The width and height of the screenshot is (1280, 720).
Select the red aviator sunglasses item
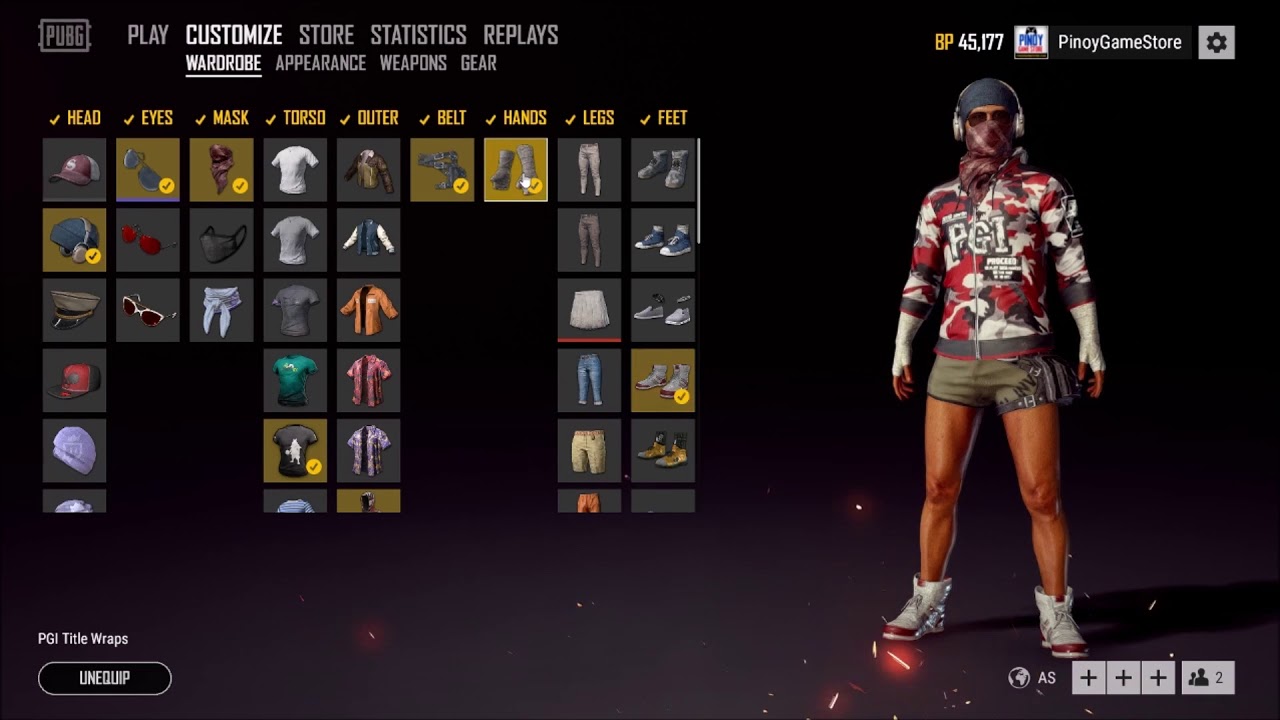pos(148,240)
